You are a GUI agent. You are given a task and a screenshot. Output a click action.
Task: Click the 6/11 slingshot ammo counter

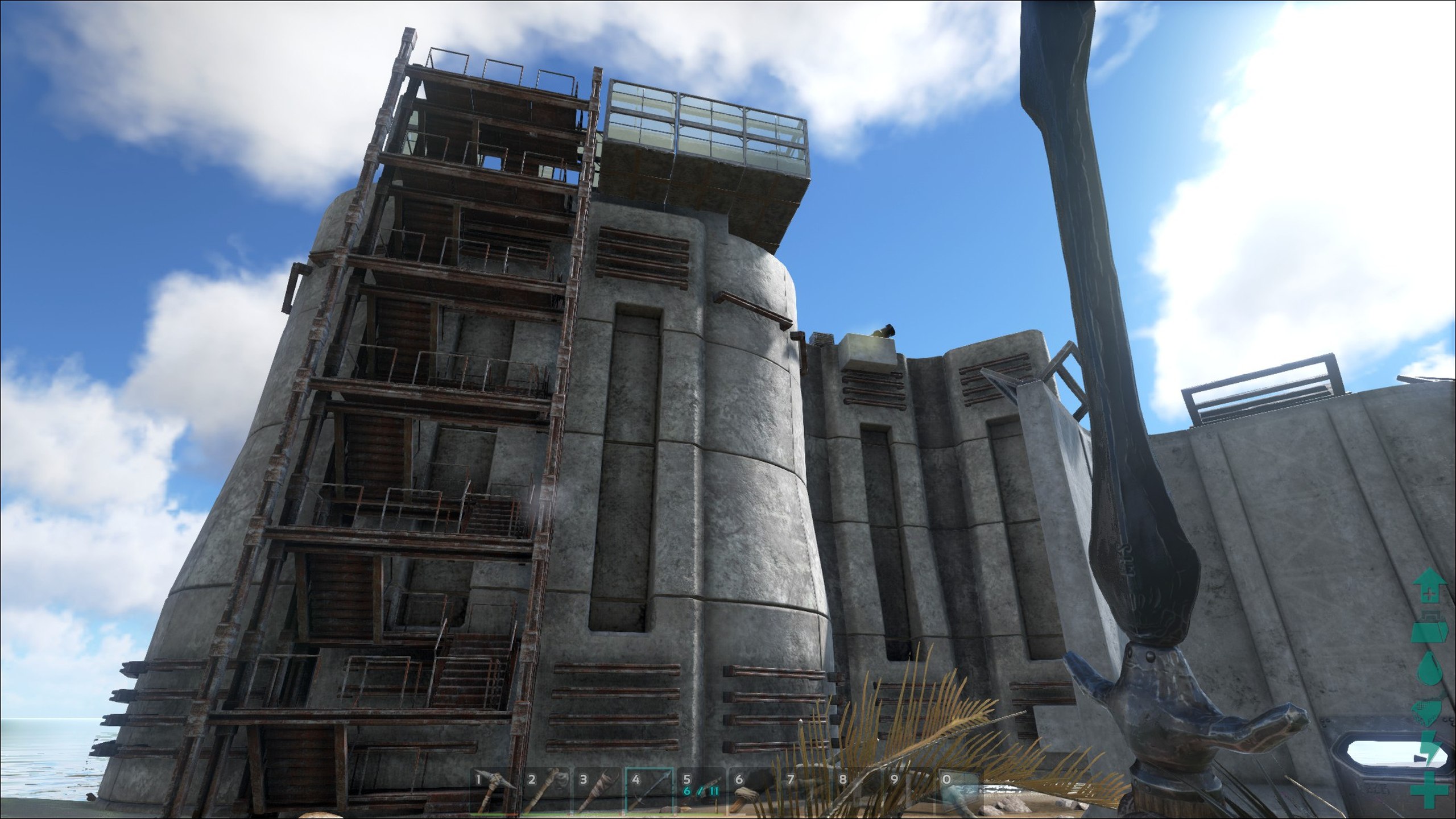[700, 791]
